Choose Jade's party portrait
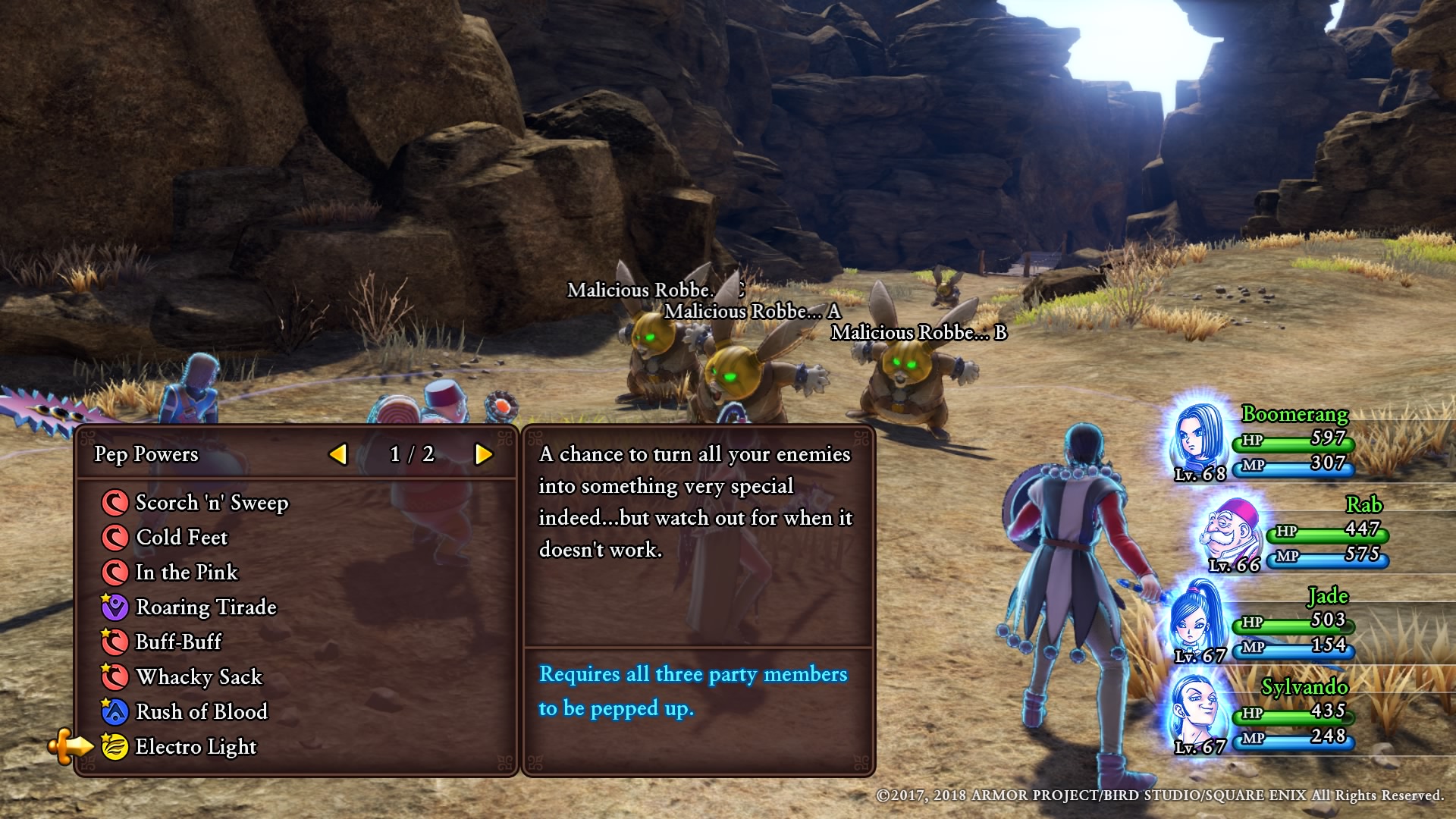Screen dimensions: 1456x819 tap(1197, 620)
